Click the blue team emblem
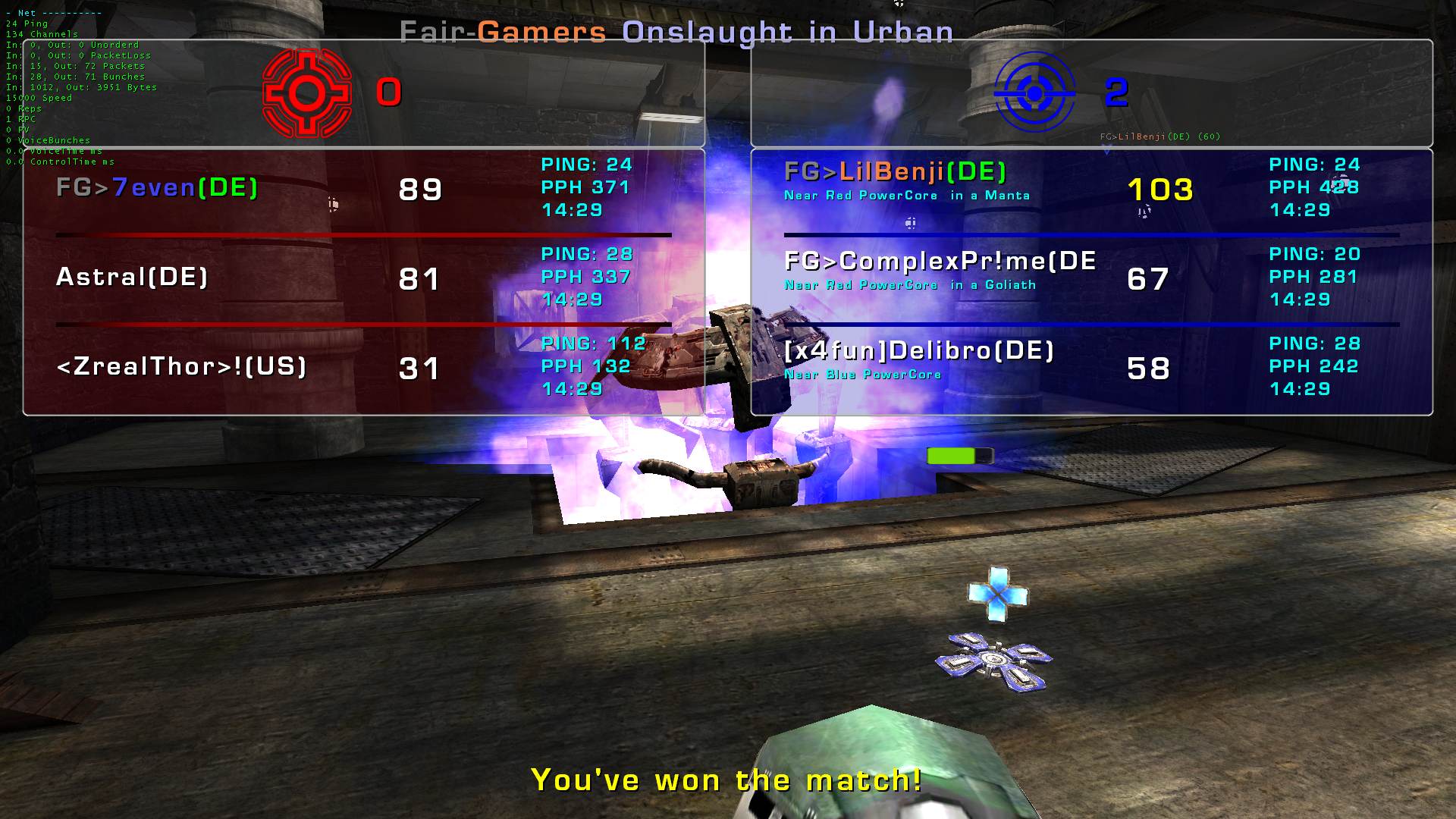 tap(1034, 94)
